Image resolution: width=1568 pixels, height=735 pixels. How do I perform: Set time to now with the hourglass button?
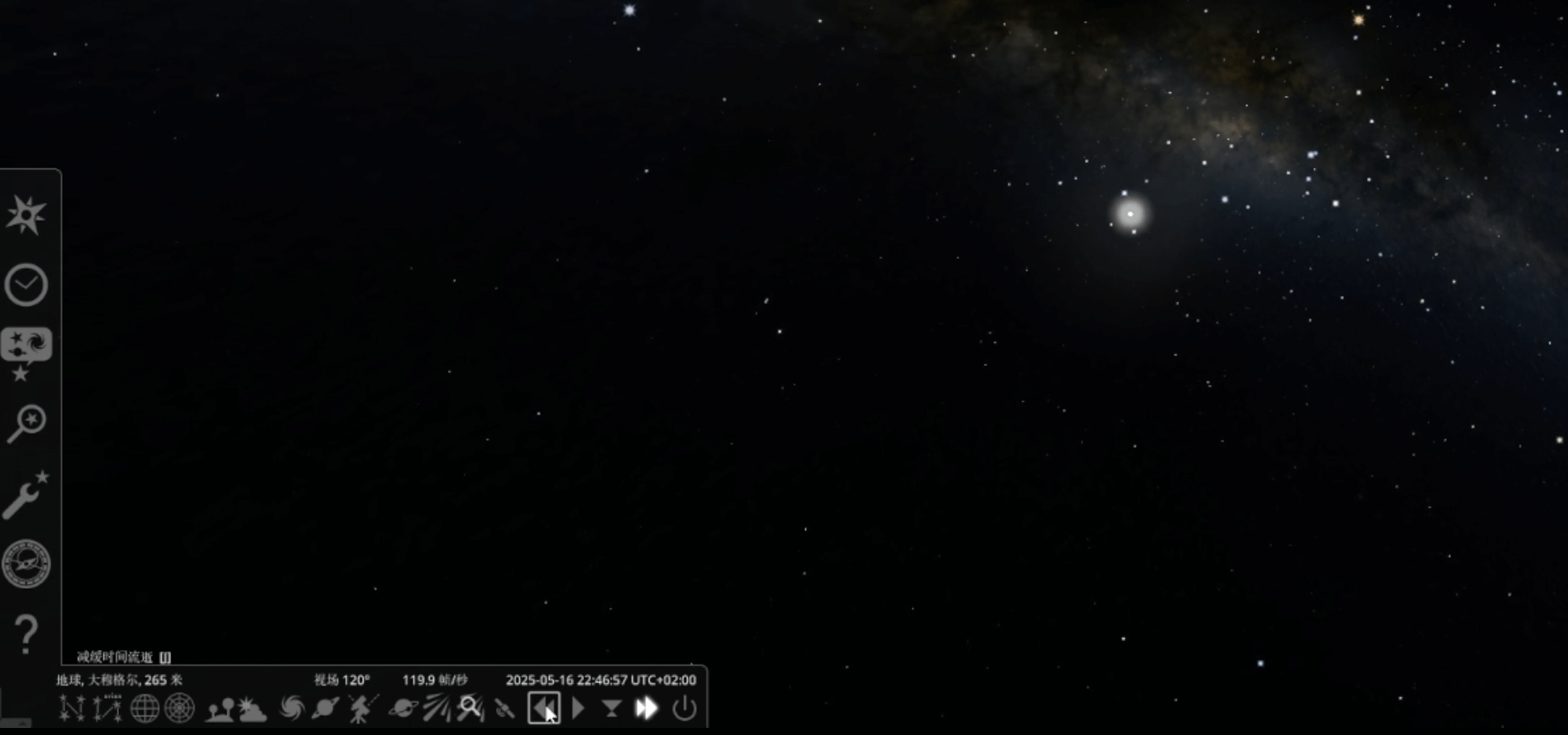(x=611, y=709)
